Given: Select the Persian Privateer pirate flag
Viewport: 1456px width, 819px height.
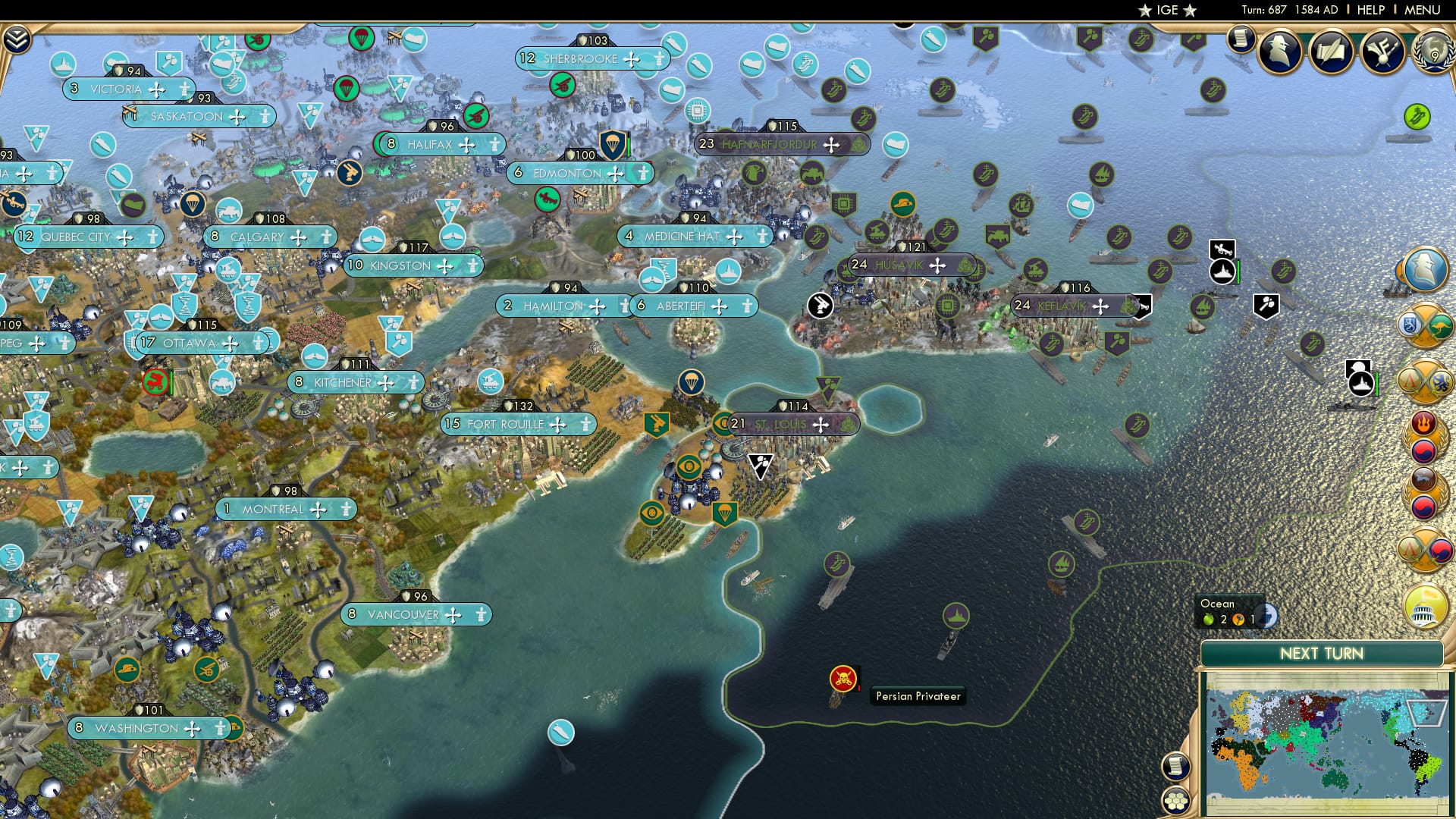Looking at the screenshot, I should [844, 679].
